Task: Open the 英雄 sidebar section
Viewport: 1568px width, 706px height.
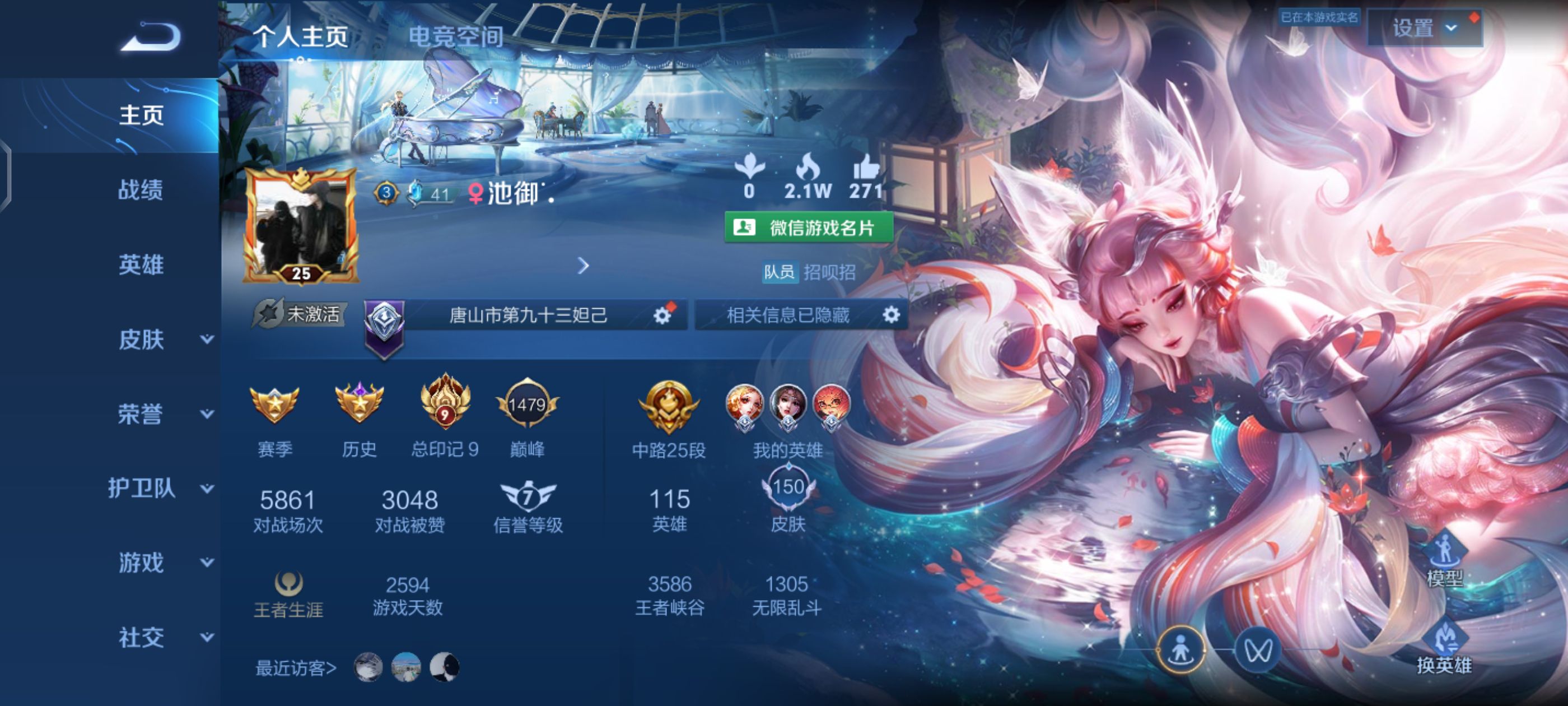Action: pyautogui.click(x=141, y=264)
